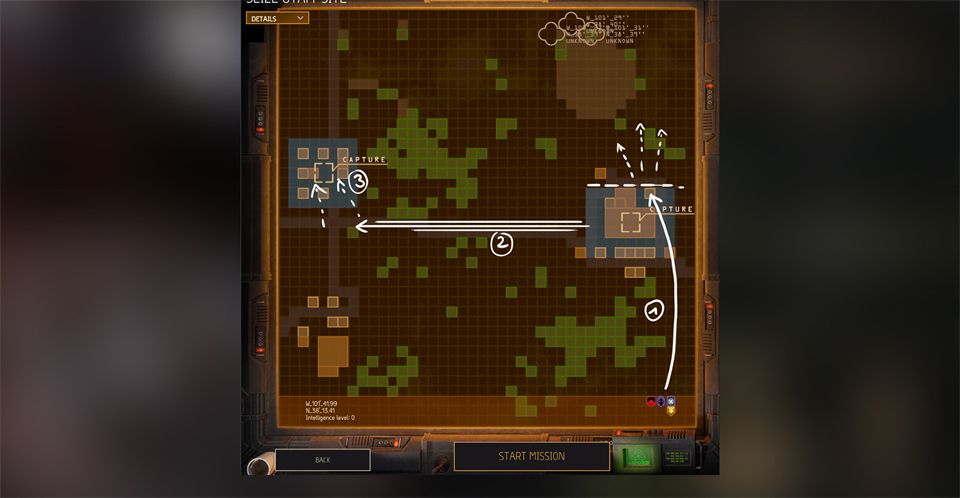Screen dimensions: 960x498
Task: Start the mission
Action: (x=531, y=456)
